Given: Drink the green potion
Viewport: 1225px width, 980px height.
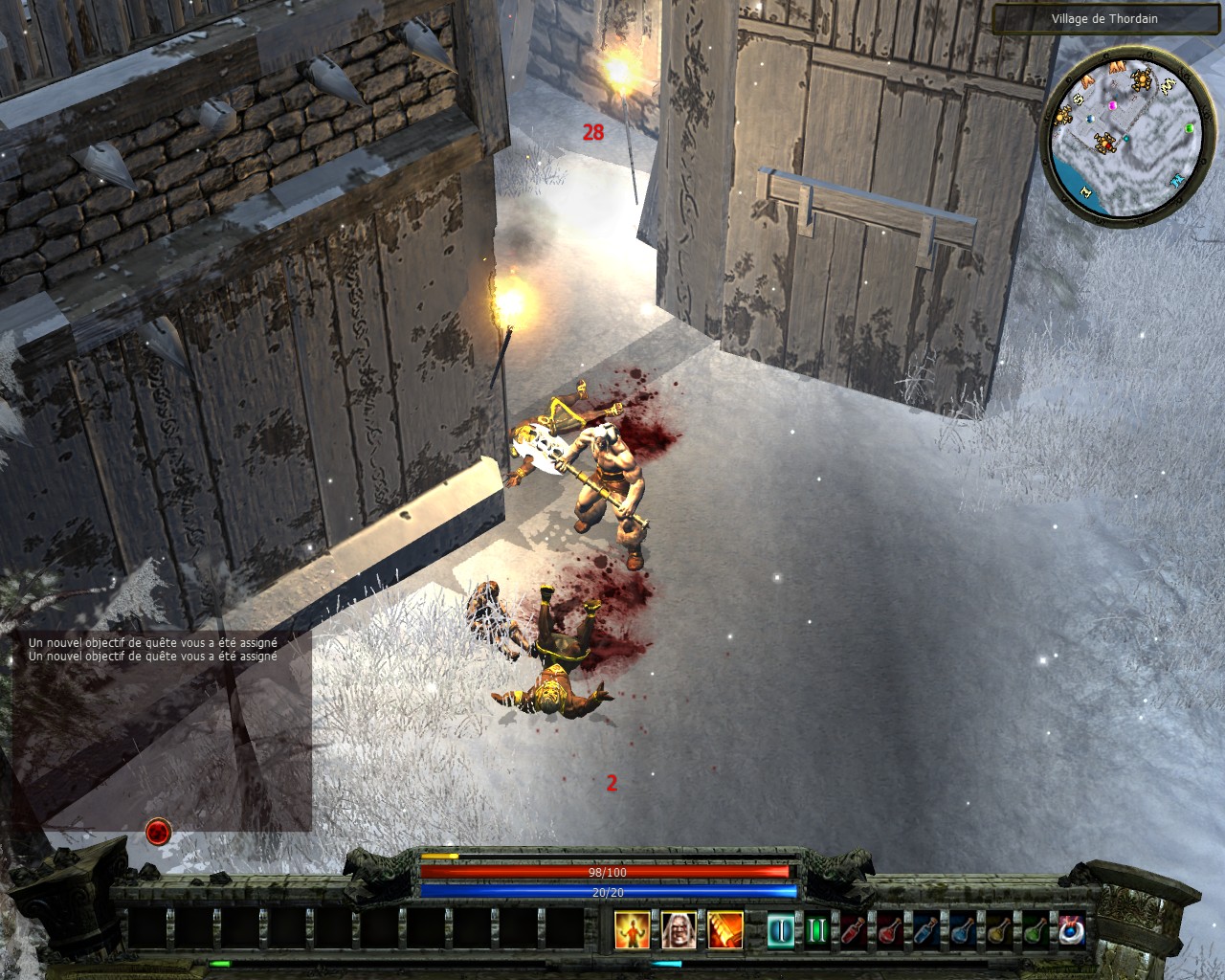Looking at the screenshot, I should click(1035, 930).
